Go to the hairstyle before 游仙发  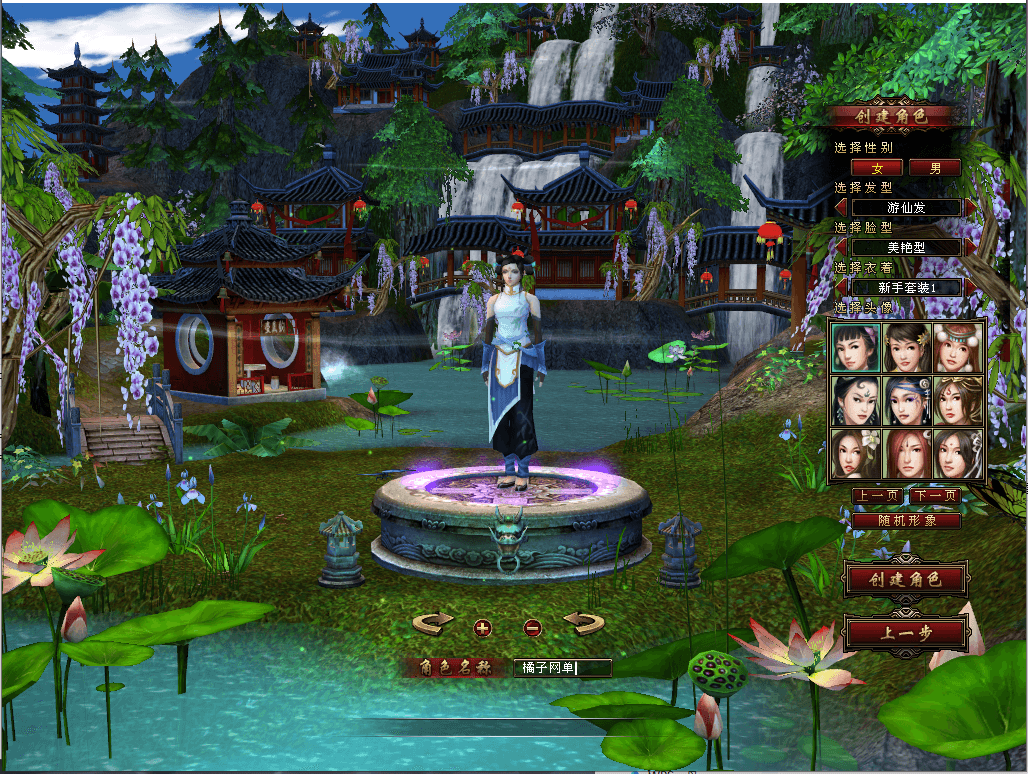pyautogui.click(x=841, y=208)
